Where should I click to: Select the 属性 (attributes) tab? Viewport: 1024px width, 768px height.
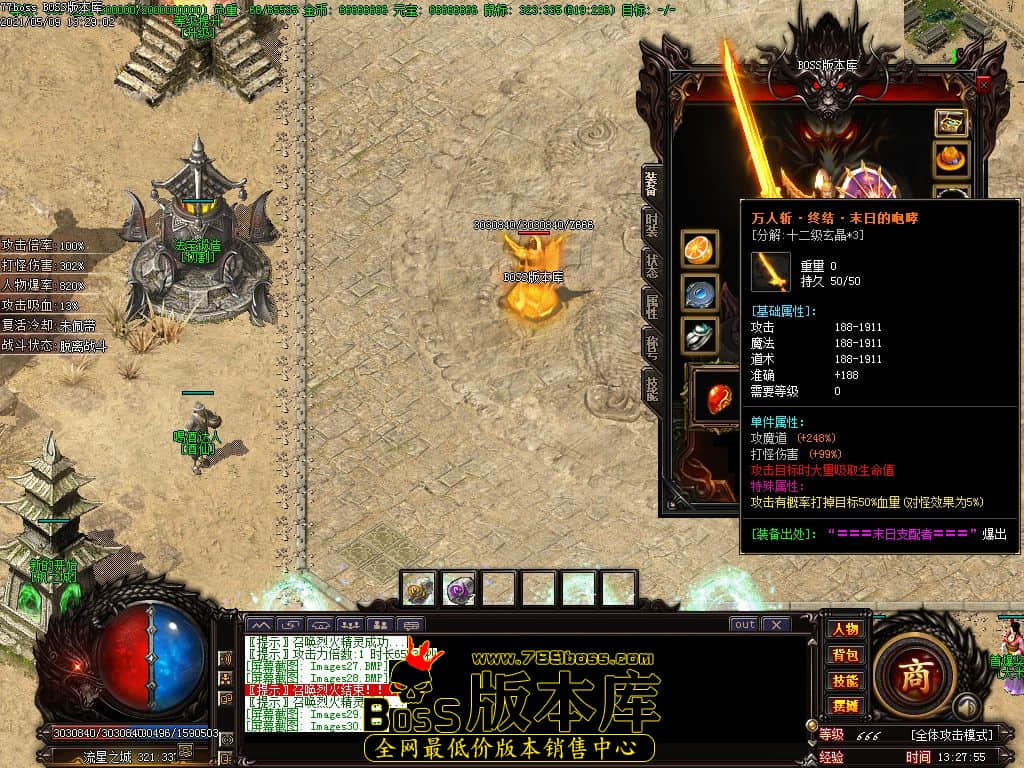pos(652,306)
